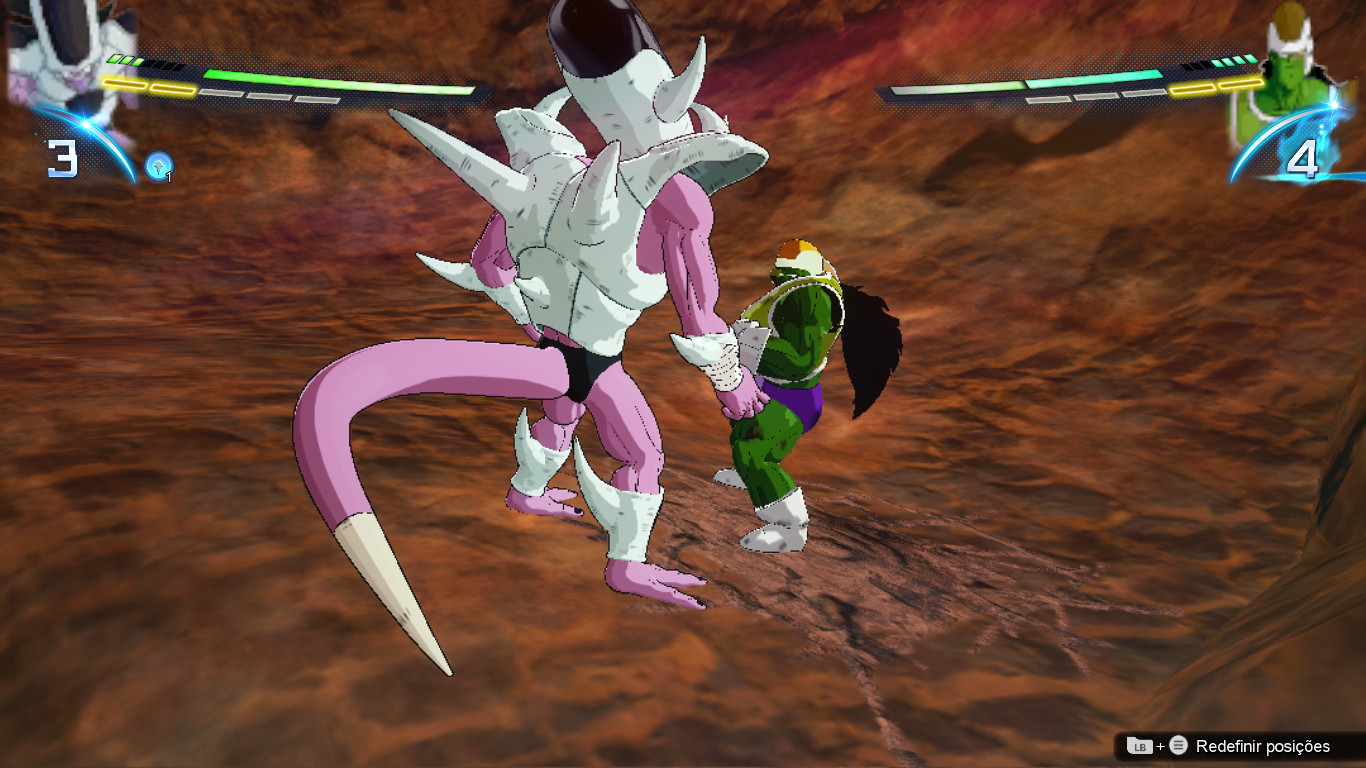Screen dimensions: 1366x768
Task: Click the small 1 beside the skill orb
Action: [169, 176]
